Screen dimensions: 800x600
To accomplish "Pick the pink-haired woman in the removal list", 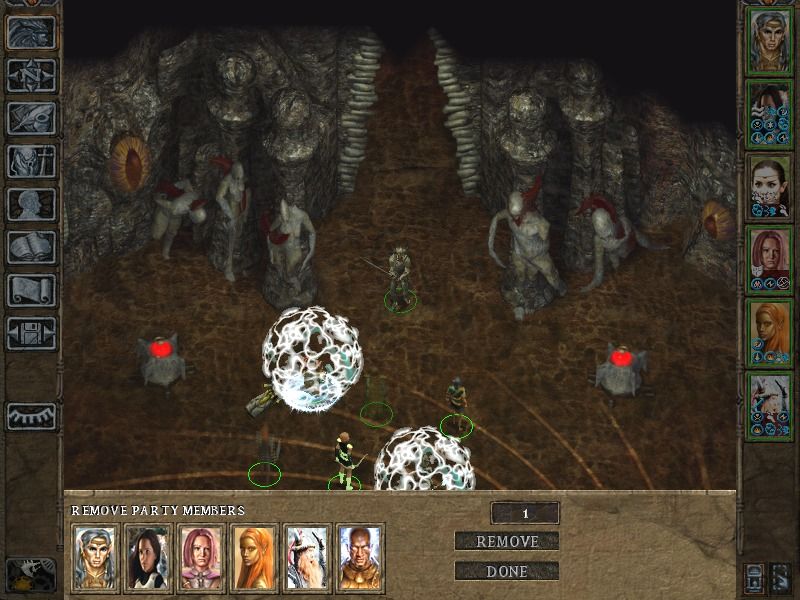I will click(201, 559).
